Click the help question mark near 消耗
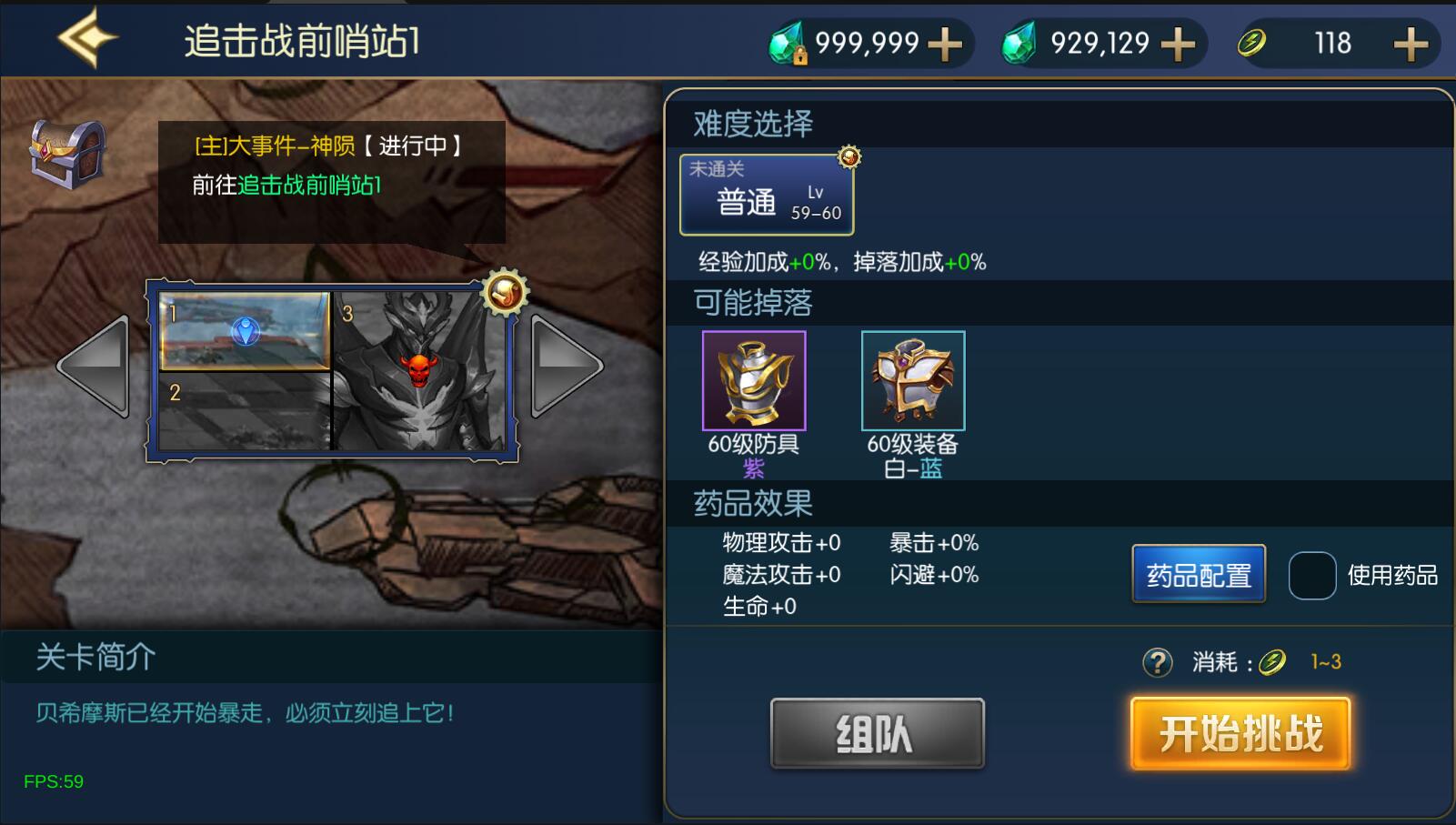 tap(1157, 662)
